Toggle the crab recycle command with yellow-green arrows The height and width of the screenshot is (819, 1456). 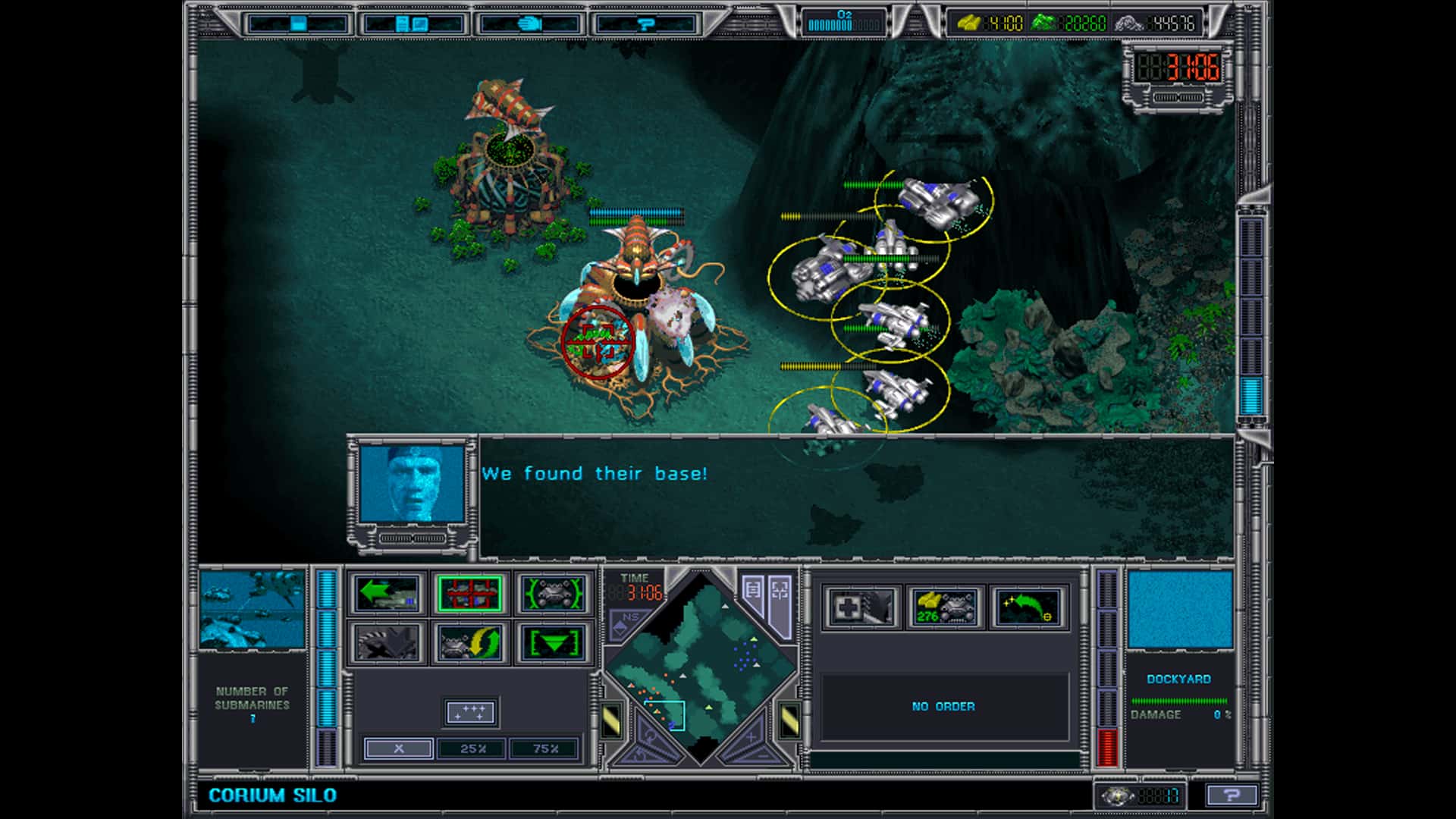[x=470, y=642]
